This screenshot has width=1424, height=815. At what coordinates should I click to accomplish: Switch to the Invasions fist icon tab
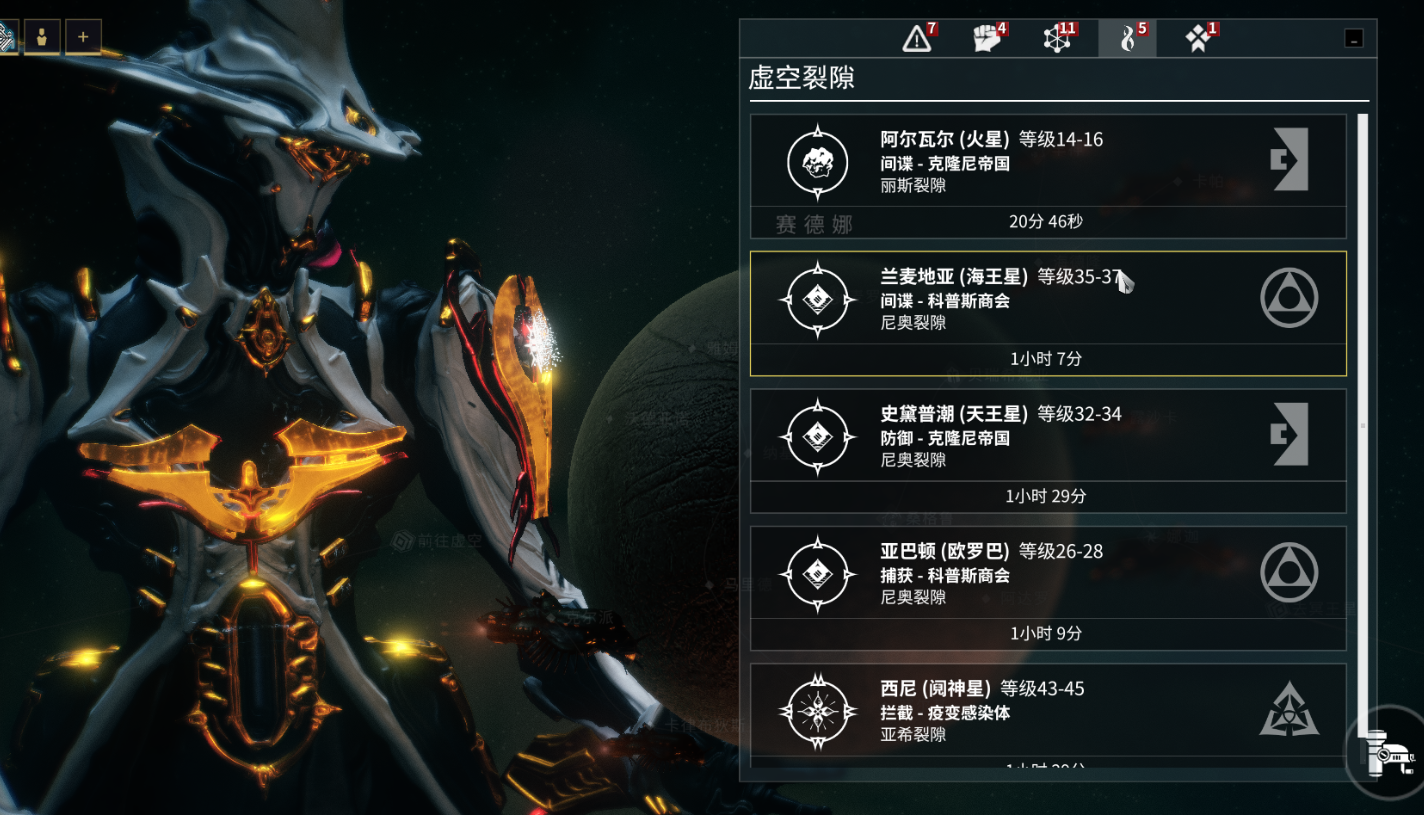point(988,38)
